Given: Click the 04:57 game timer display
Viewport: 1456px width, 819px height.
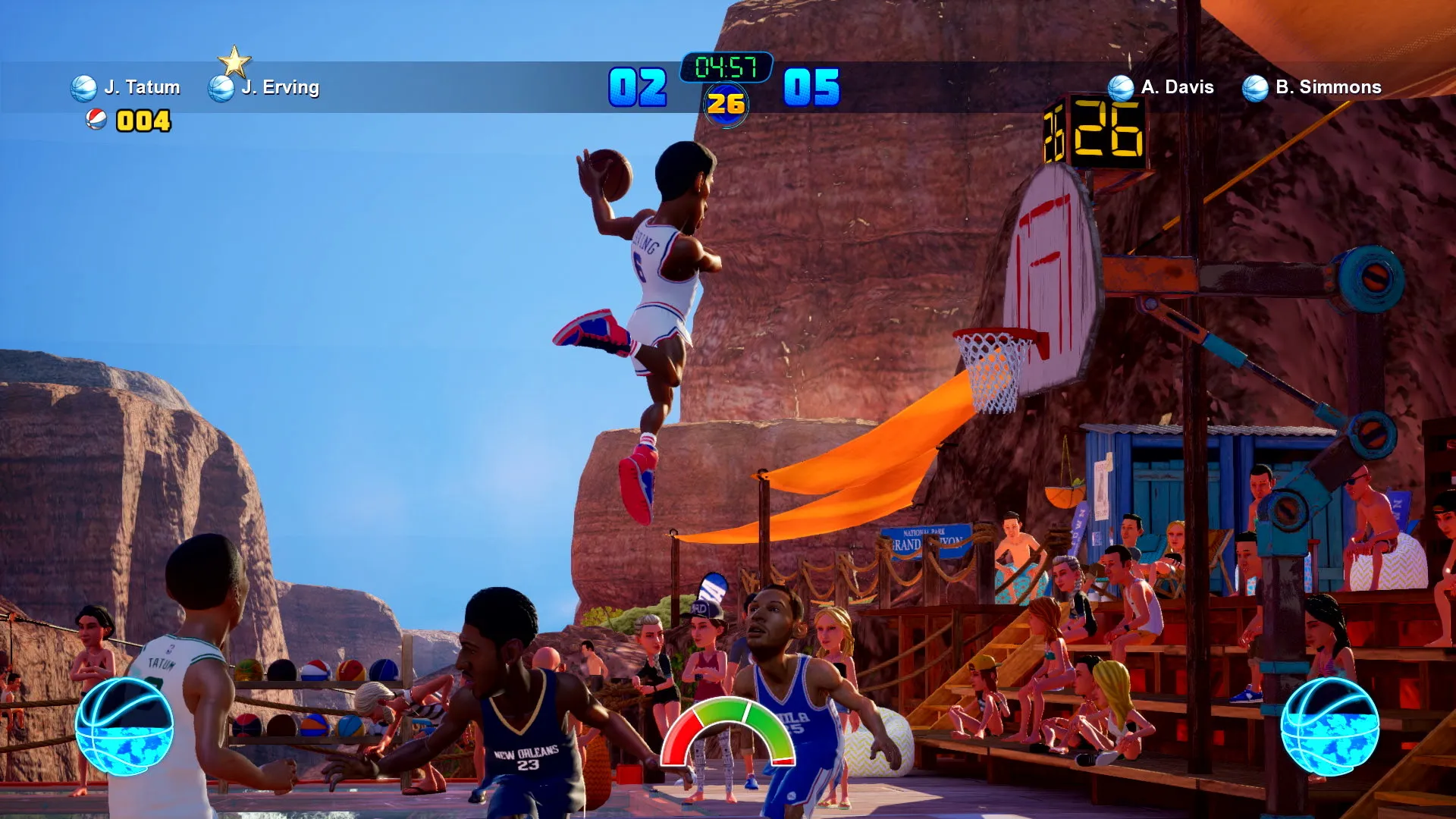Looking at the screenshot, I should [726, 67].
